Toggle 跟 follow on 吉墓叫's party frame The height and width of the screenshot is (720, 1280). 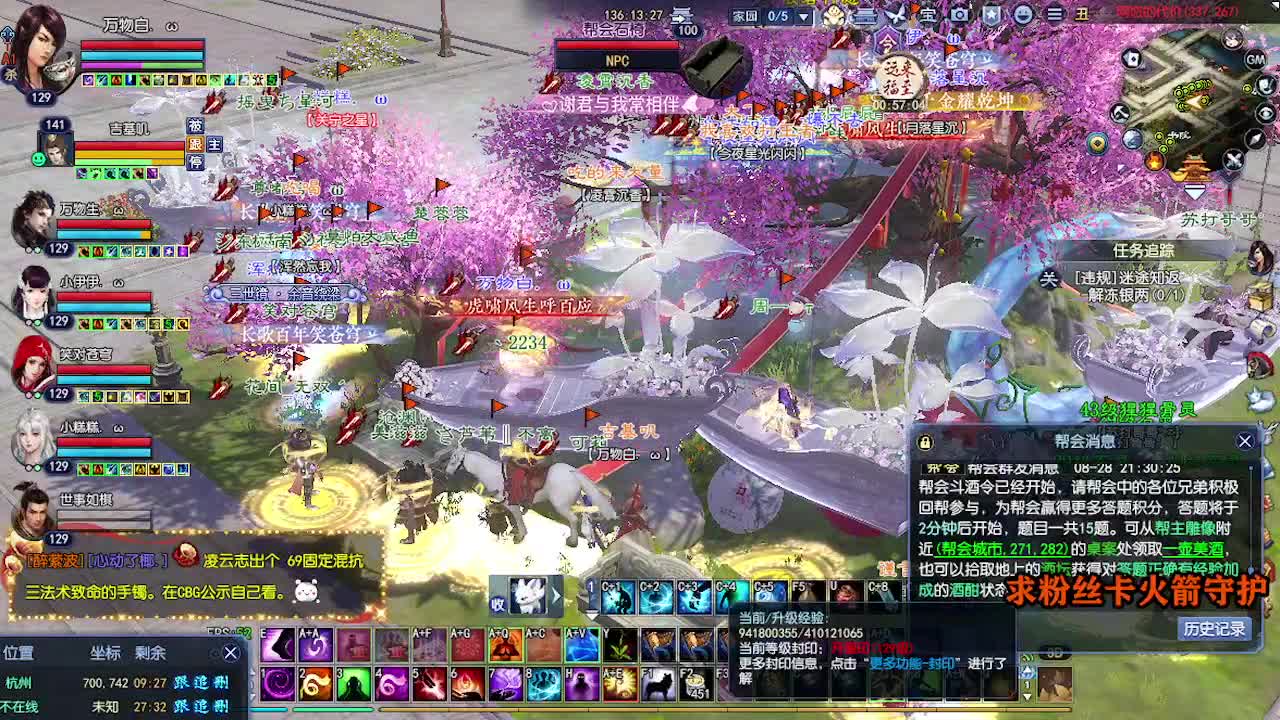pyautogui.click(x=196, y=145)
